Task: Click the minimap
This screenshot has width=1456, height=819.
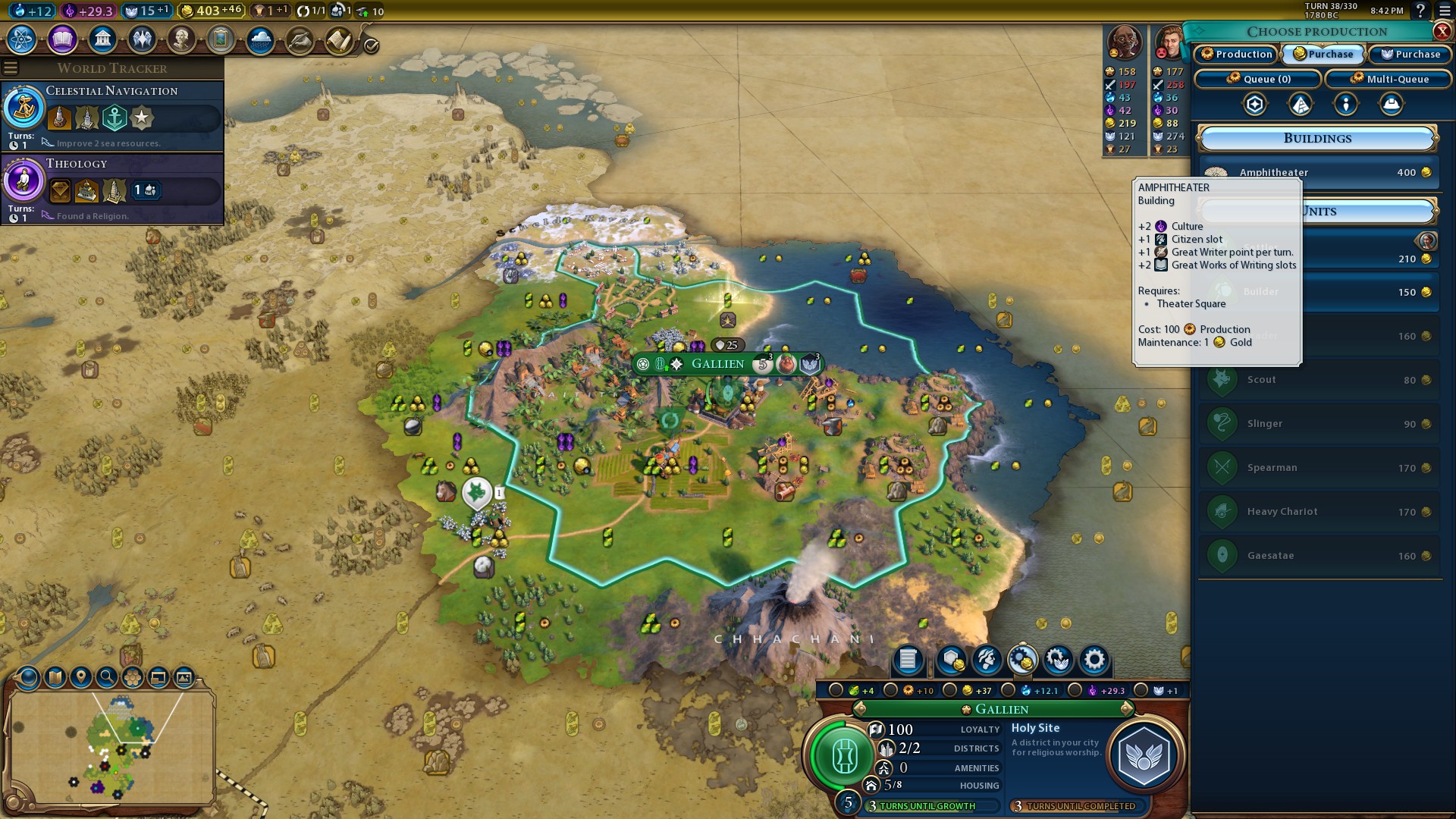Action: tap(112, 747)
